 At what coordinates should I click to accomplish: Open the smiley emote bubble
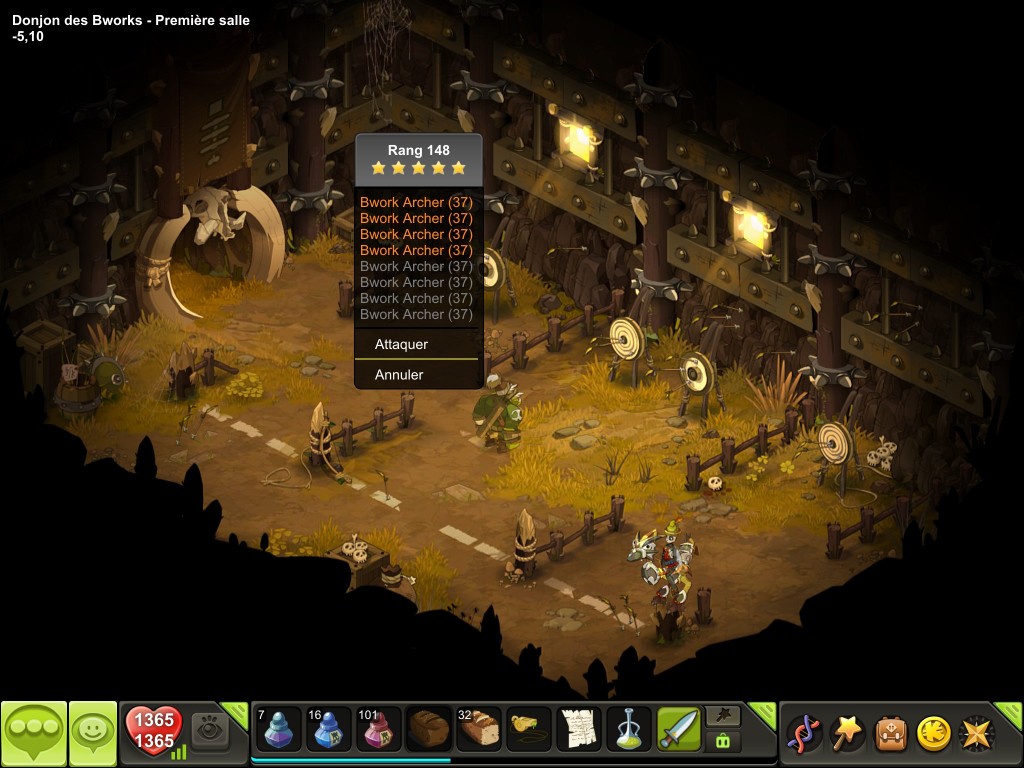[93, 733]
